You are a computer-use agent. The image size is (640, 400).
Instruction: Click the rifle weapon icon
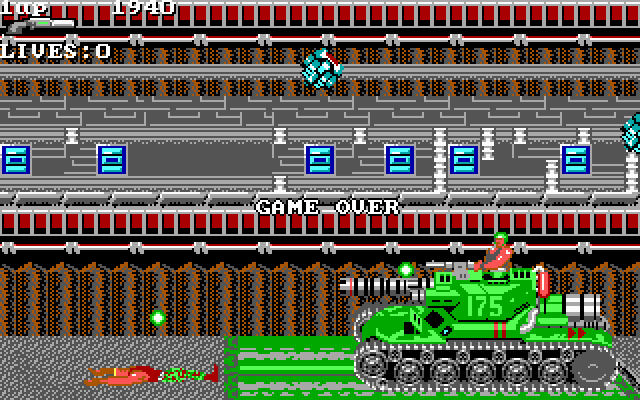pos(38,25)
